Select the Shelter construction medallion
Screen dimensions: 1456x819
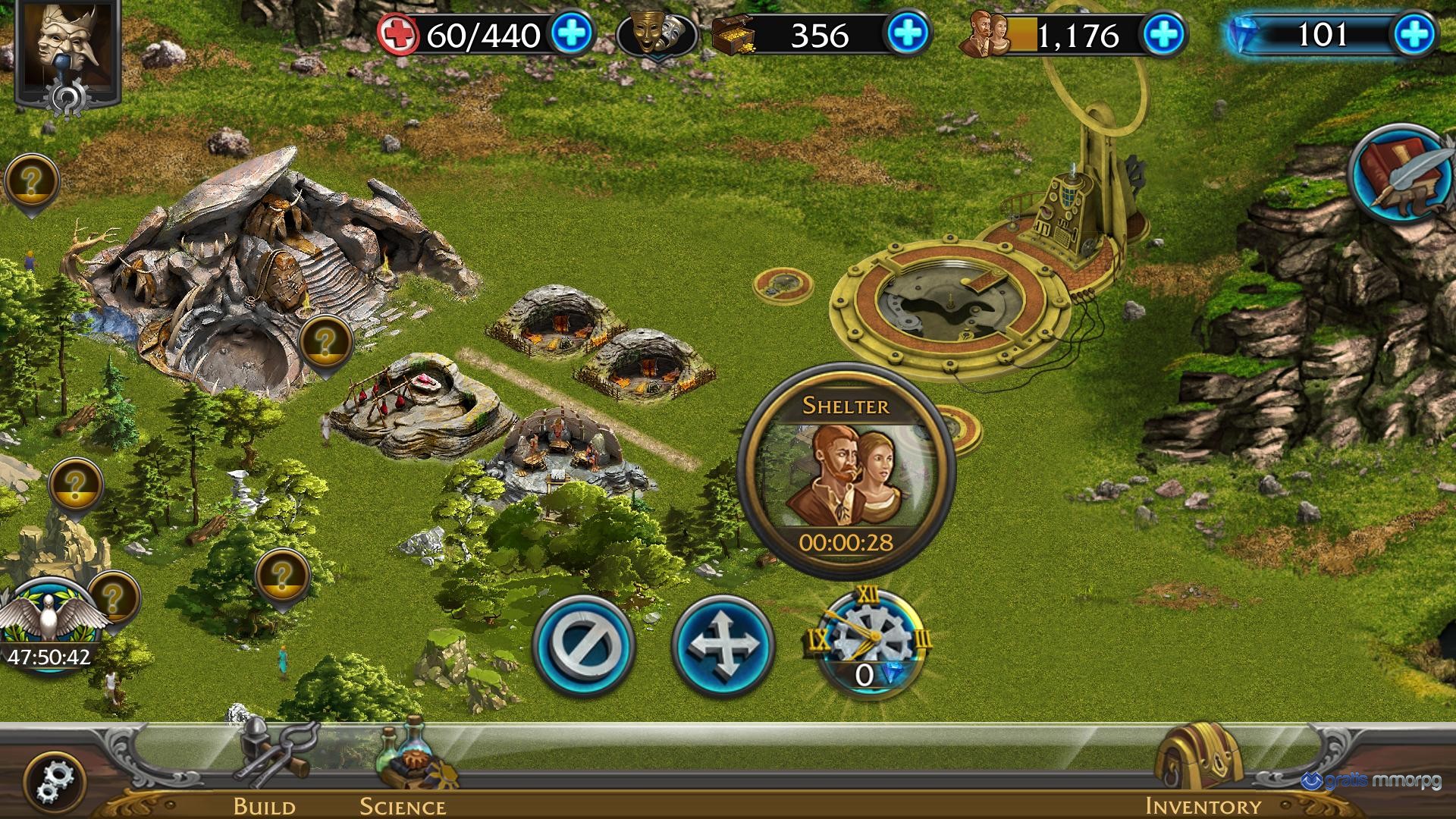pos(846,470)
